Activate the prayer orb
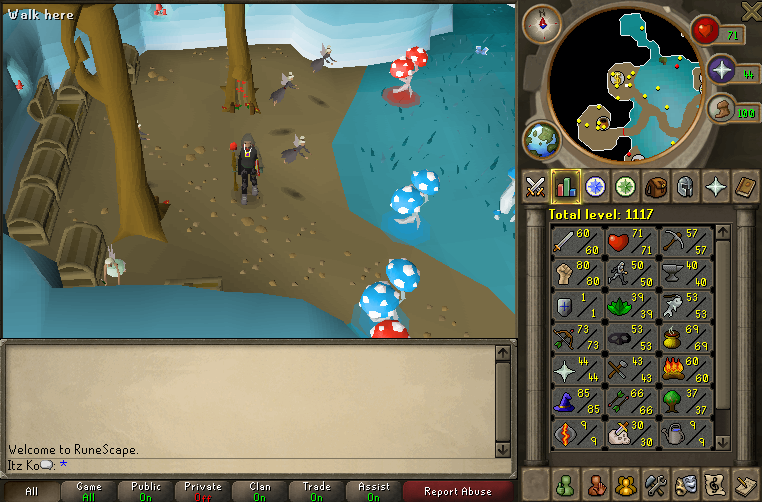 pos(722,71)
